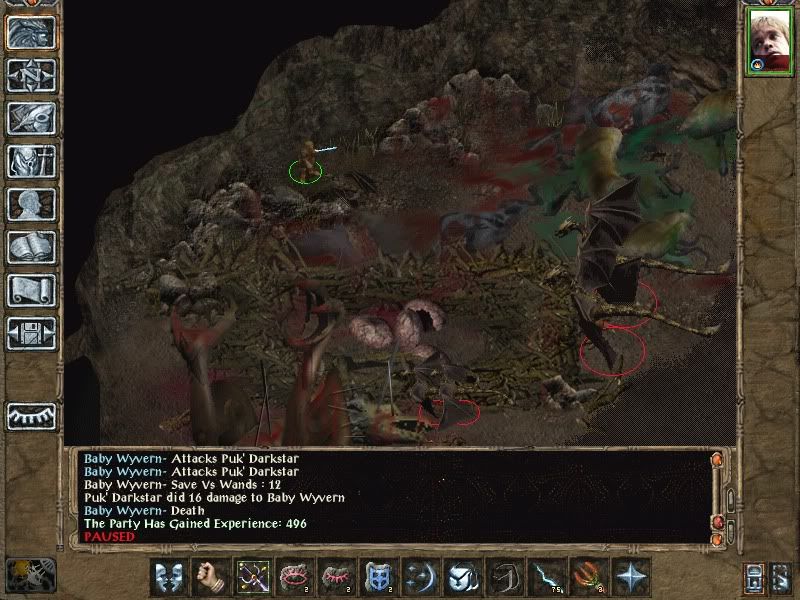Open the area map with compass button
The height and width of the screenshot is (600, 800).
click(31, 75)
